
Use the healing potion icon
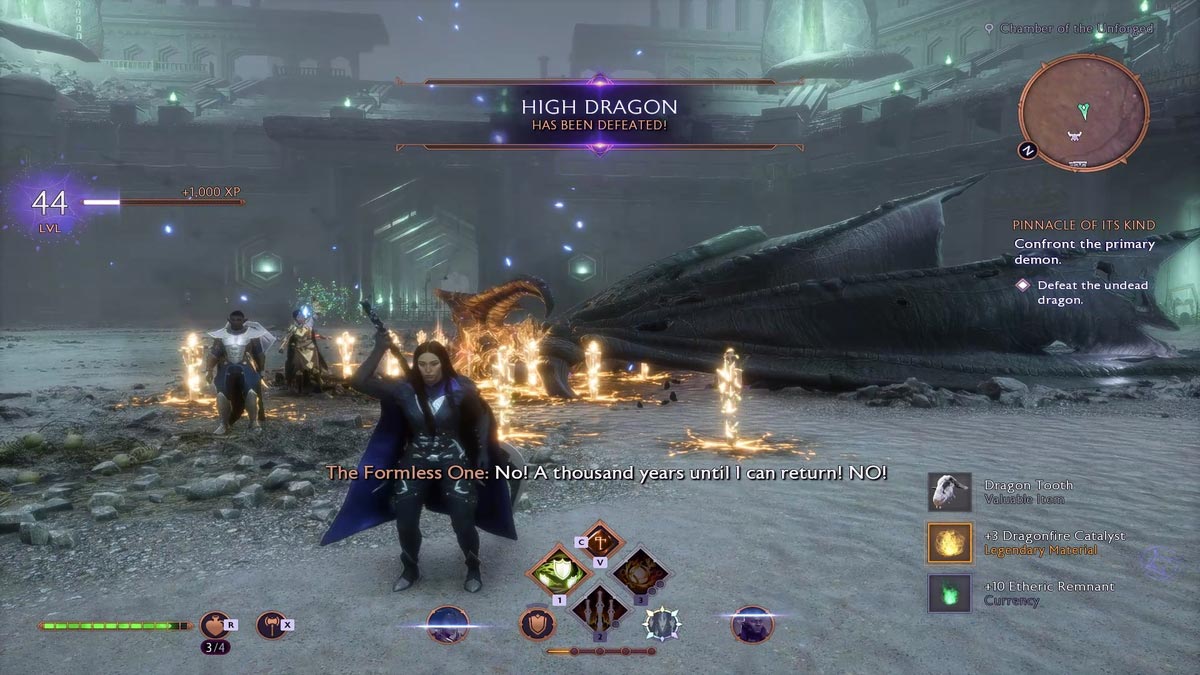[214, 625]
